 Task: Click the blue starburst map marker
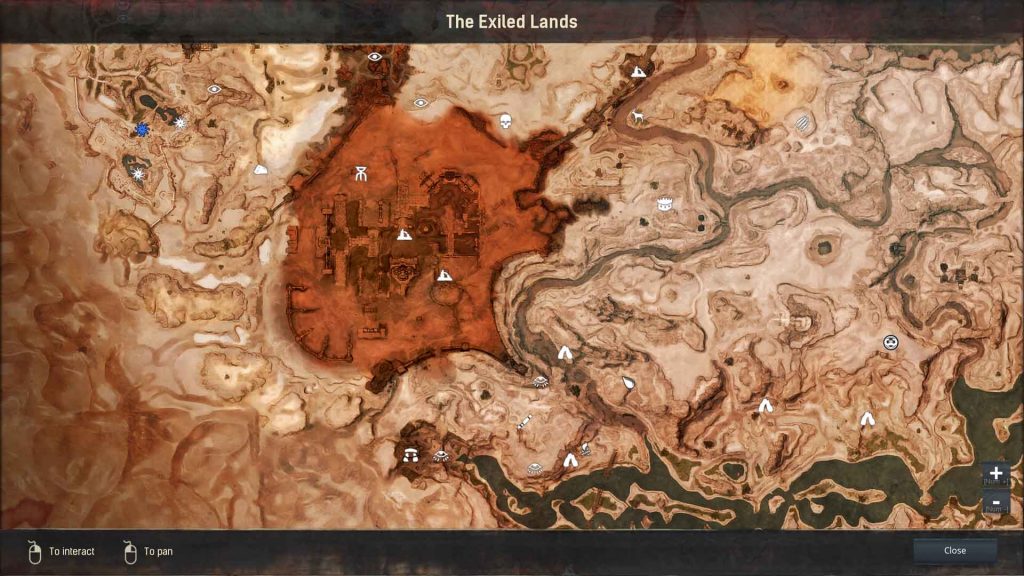click(x=143, y=130)
